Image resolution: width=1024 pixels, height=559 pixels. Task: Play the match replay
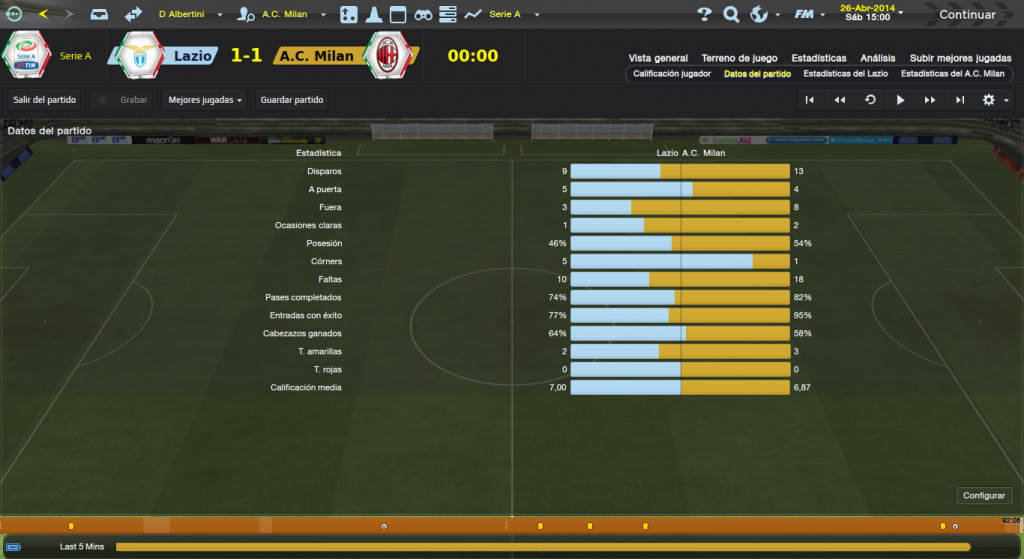coord(900,100)
